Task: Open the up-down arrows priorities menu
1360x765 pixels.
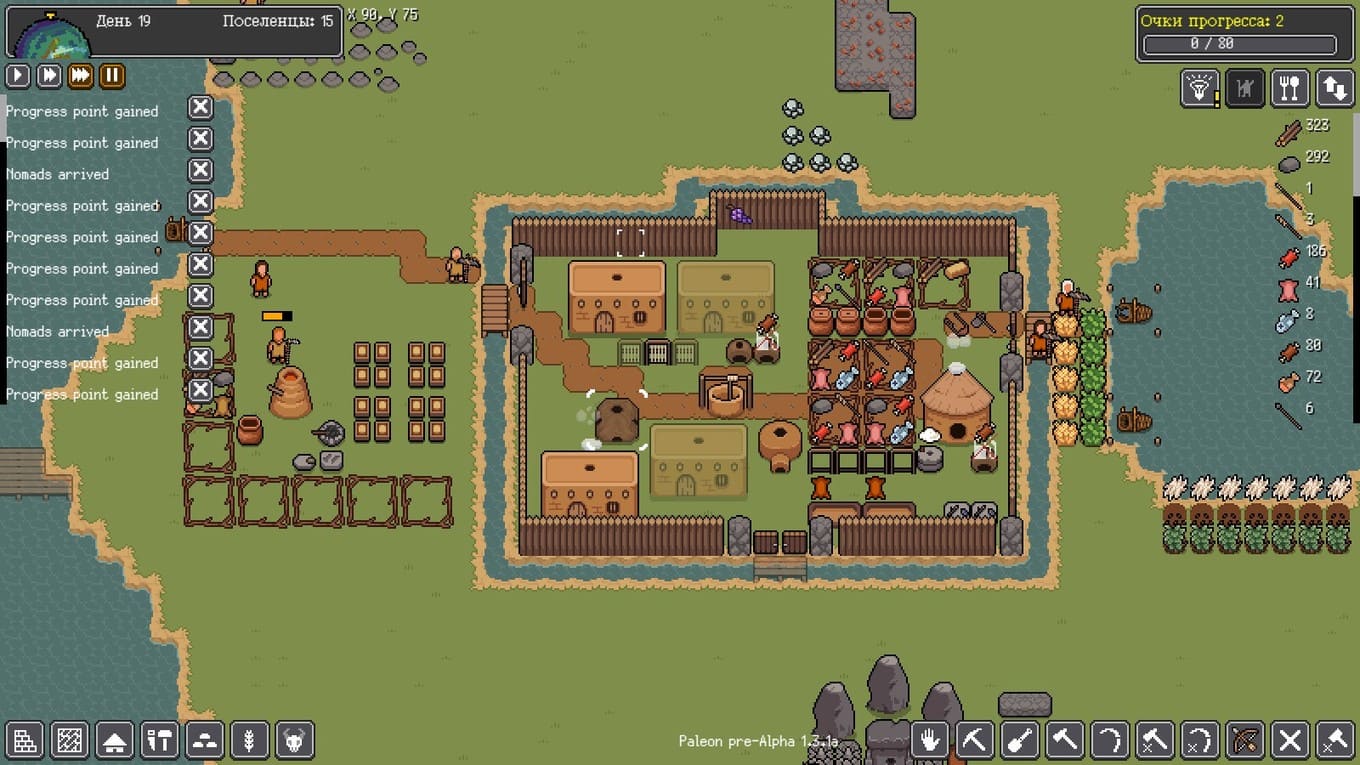Action: point(1335,88)
